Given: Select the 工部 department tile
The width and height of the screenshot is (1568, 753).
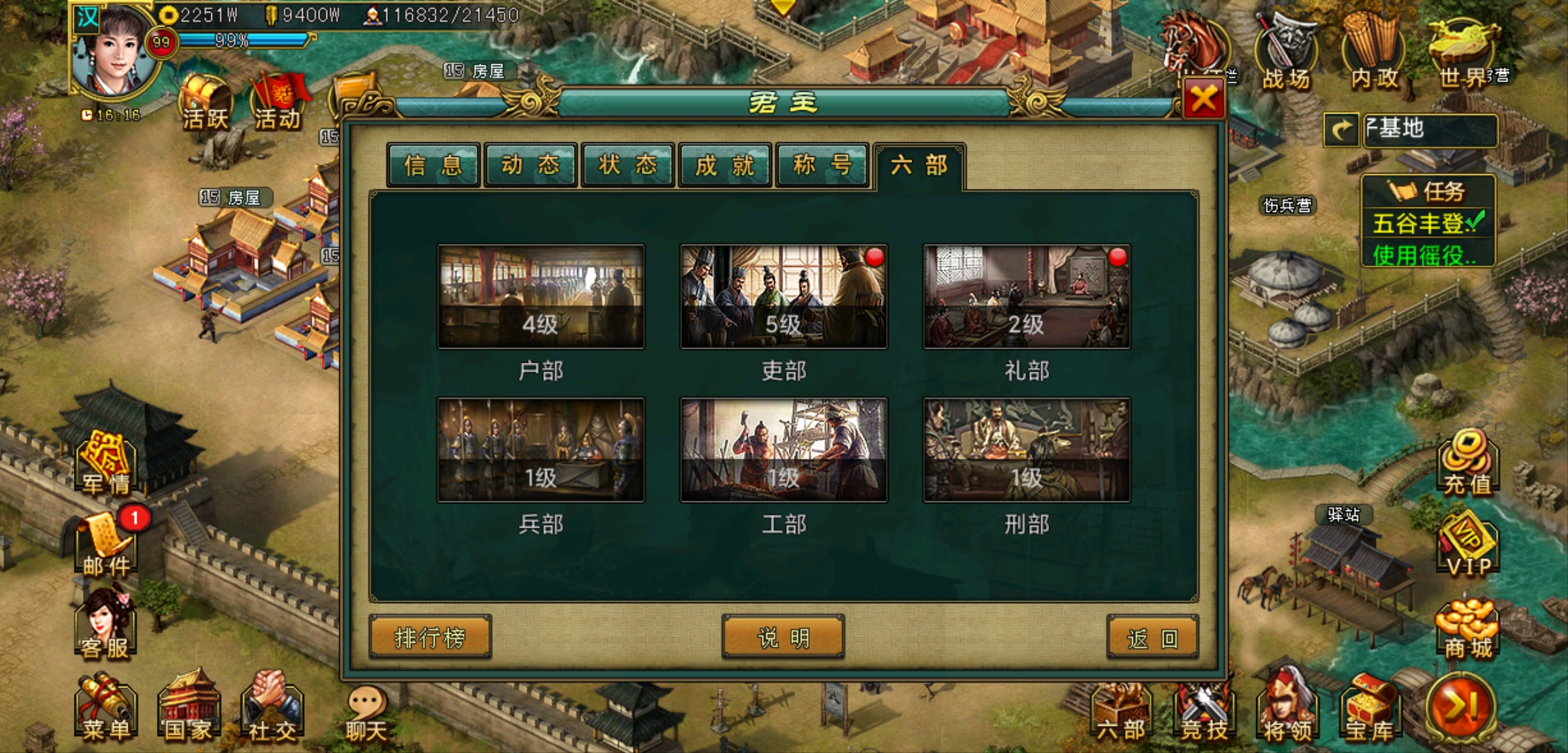Looking at the screenshot, I should [783, 450].
